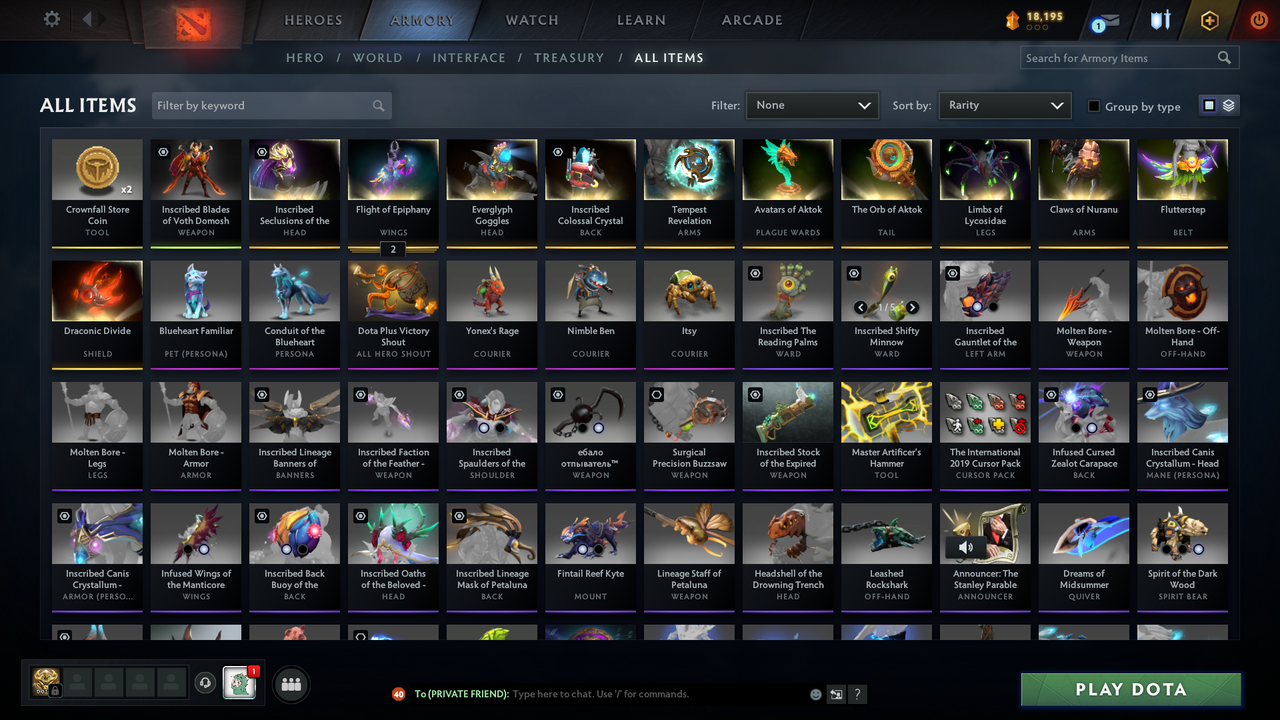1280x720 pixels.
Task: Open the ARCADE menu
Action: coord(751,20)
